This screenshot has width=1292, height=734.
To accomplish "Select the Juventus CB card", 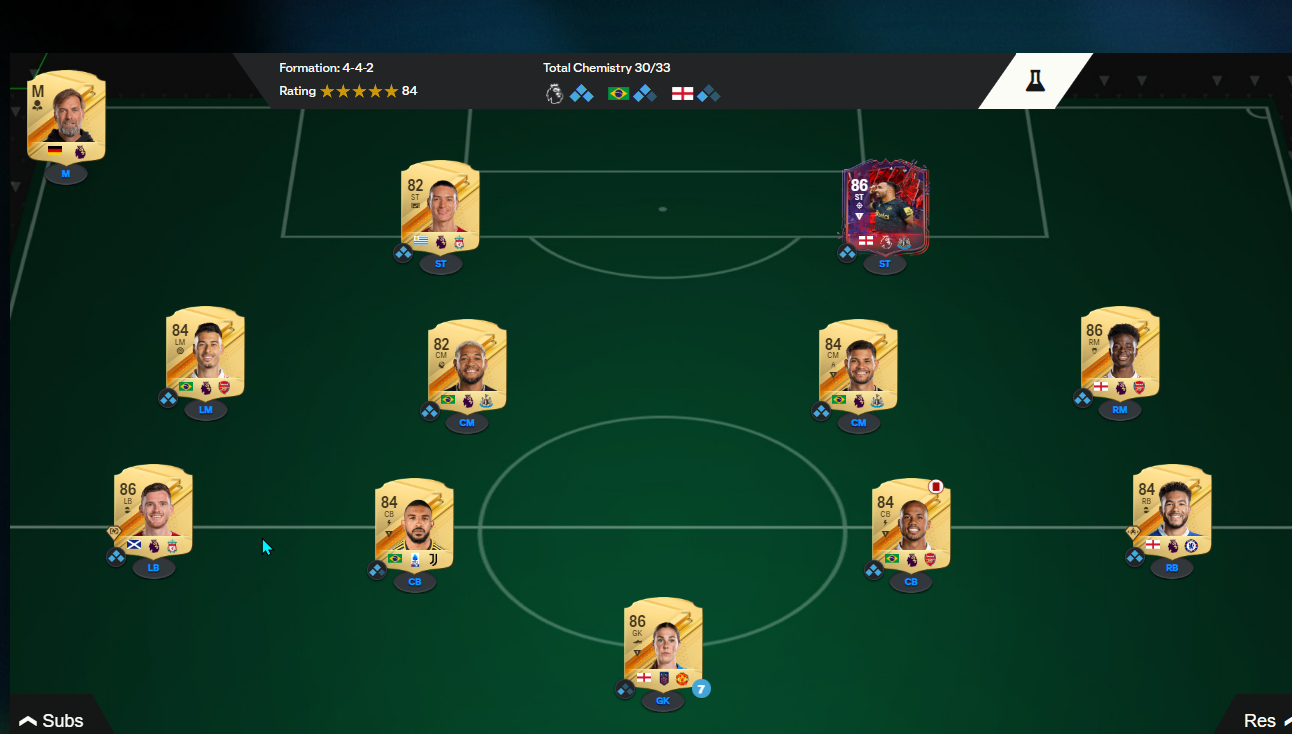I will click(414, 524).
